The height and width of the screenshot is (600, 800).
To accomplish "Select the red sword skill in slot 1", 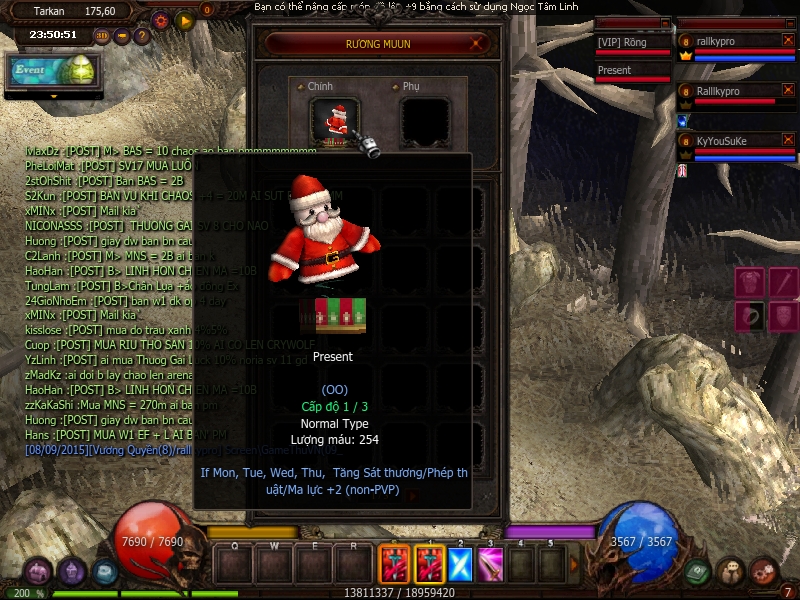I will click(428, 565).
